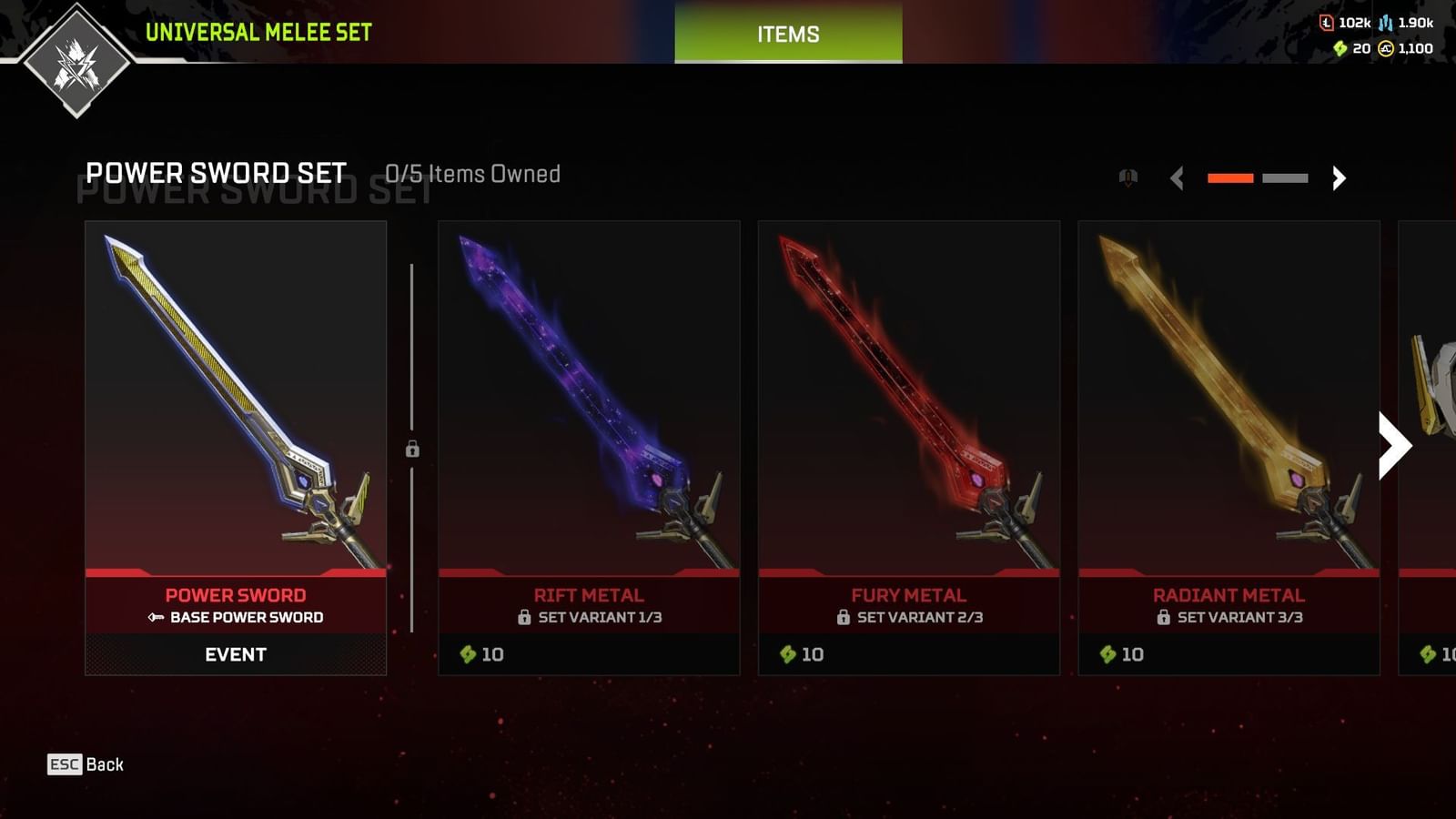Click the second gray page indicator bar

tap(1284, 178)
